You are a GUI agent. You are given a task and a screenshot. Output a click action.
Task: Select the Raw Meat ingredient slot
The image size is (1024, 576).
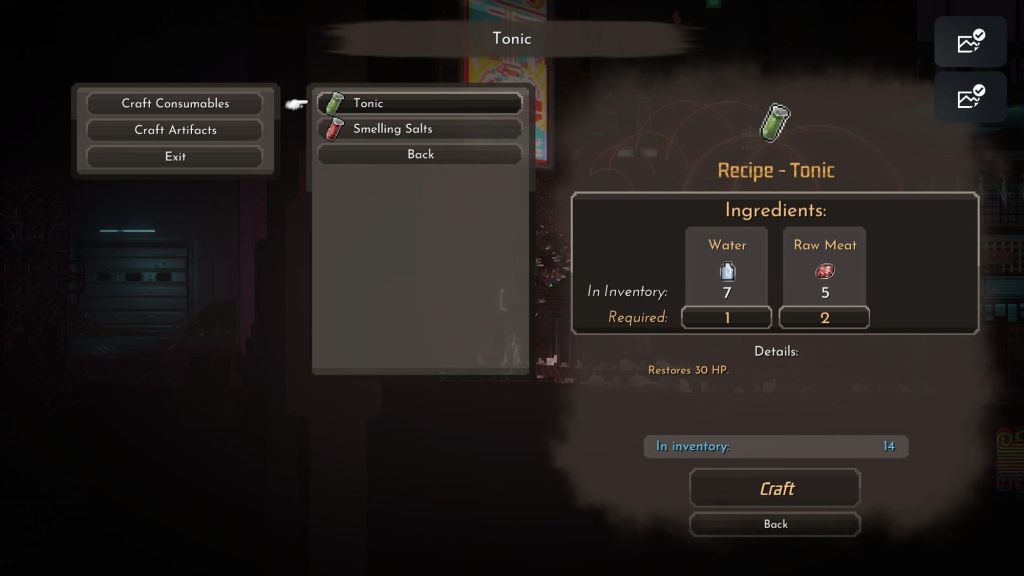click(825, 270)
